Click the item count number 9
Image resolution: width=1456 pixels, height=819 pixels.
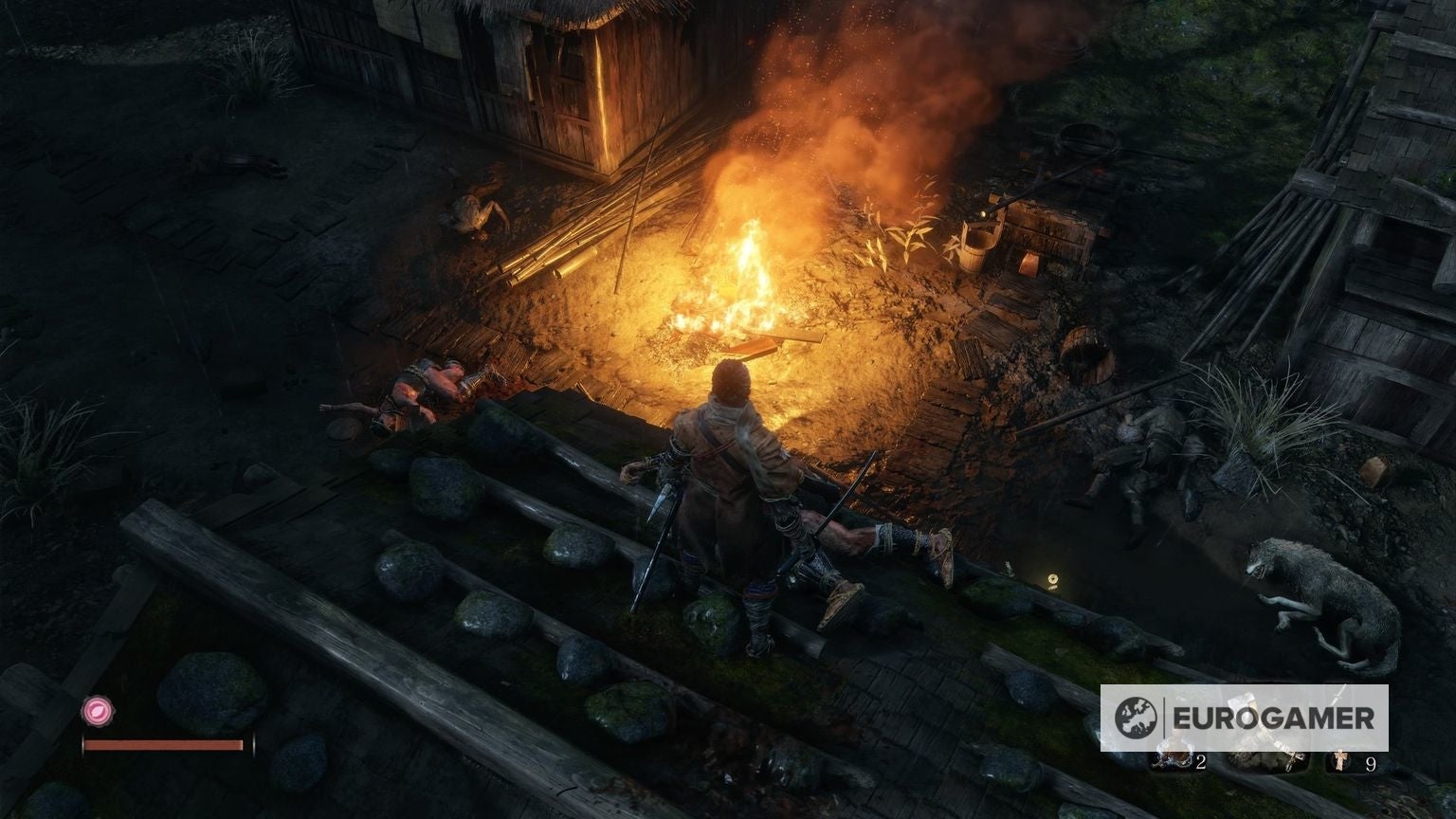tap(1372, 765)
